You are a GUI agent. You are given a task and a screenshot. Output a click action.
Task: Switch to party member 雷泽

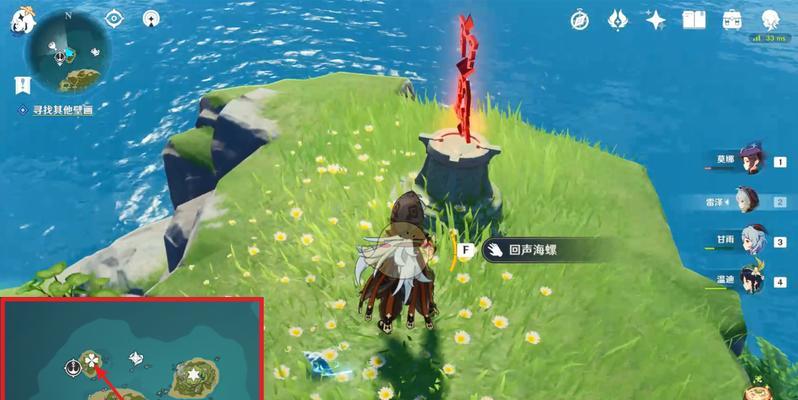point(751,202)
